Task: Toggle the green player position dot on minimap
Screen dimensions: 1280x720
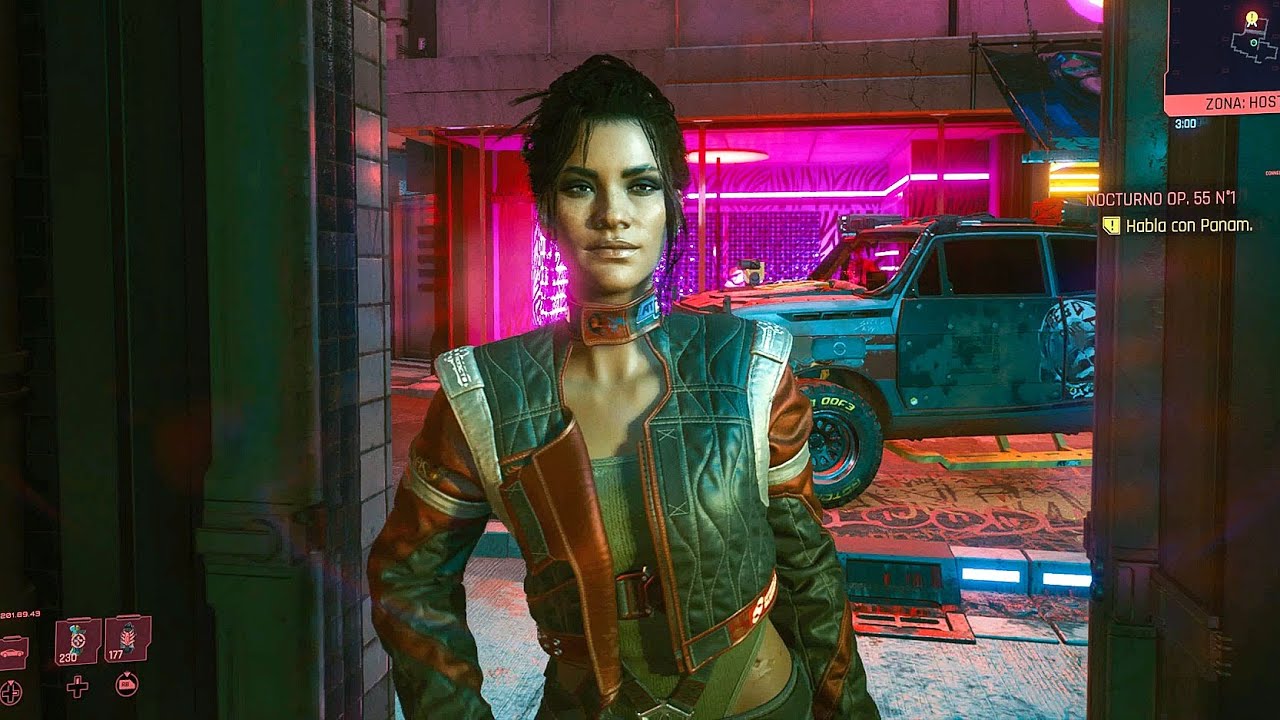Action: 1253,43
